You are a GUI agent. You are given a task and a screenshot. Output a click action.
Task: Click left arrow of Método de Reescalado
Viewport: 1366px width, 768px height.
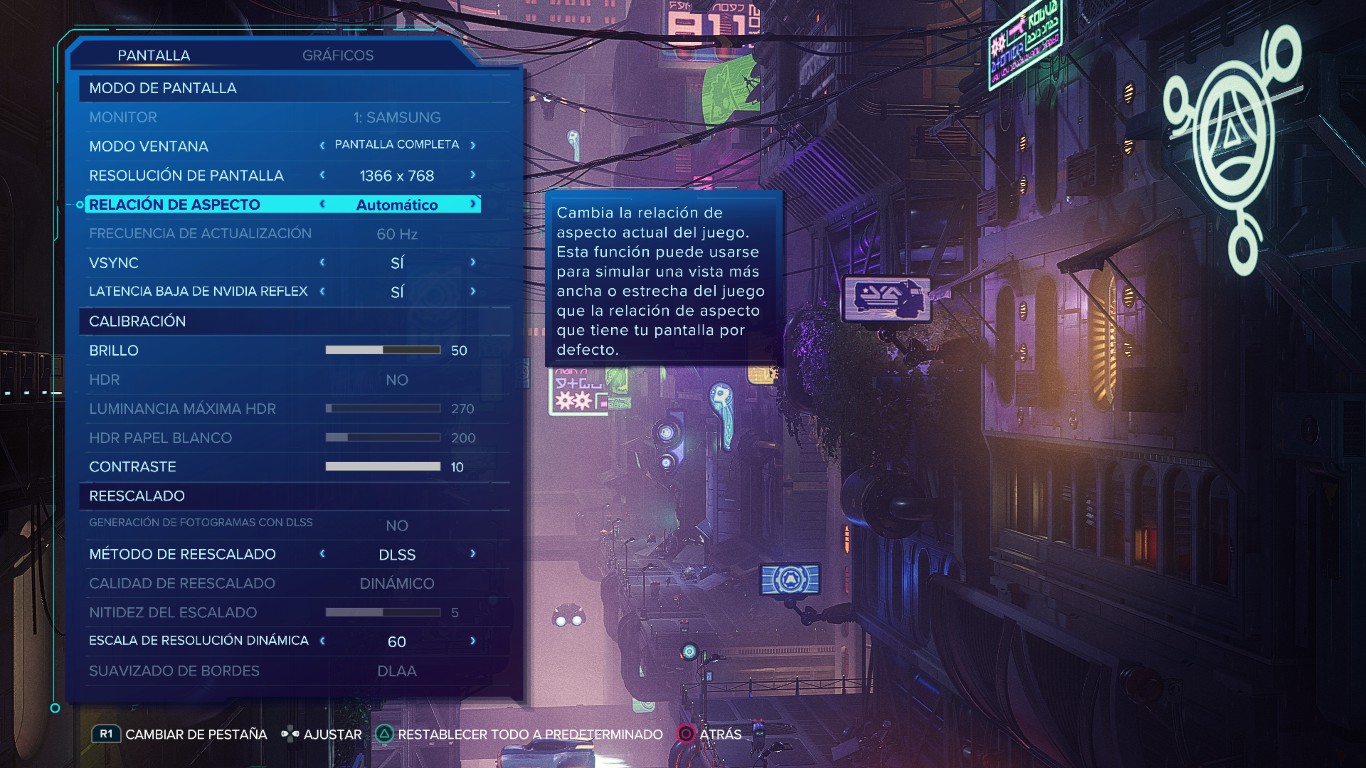(322, 554)
